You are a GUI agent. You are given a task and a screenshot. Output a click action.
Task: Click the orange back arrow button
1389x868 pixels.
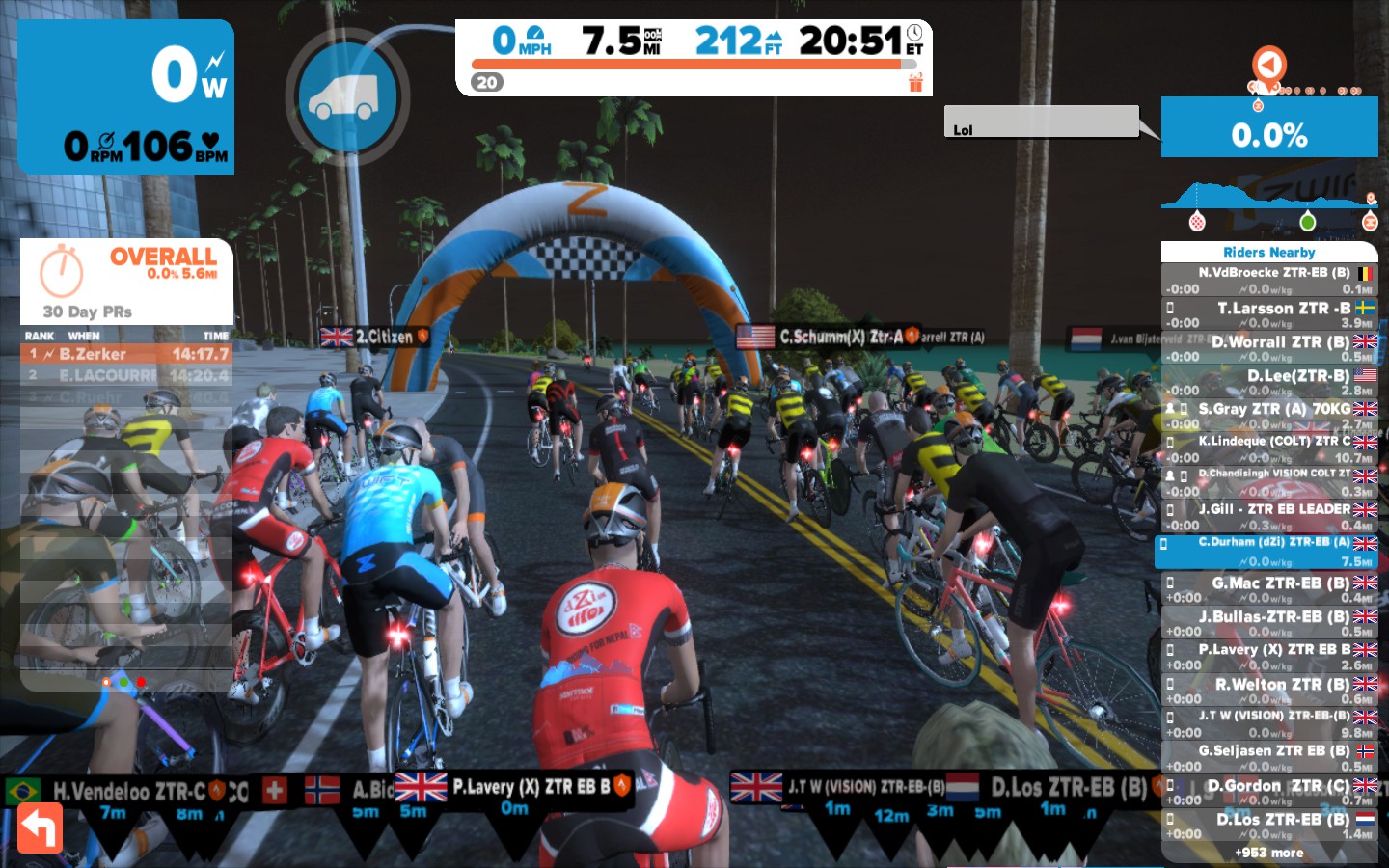[40, 827]
